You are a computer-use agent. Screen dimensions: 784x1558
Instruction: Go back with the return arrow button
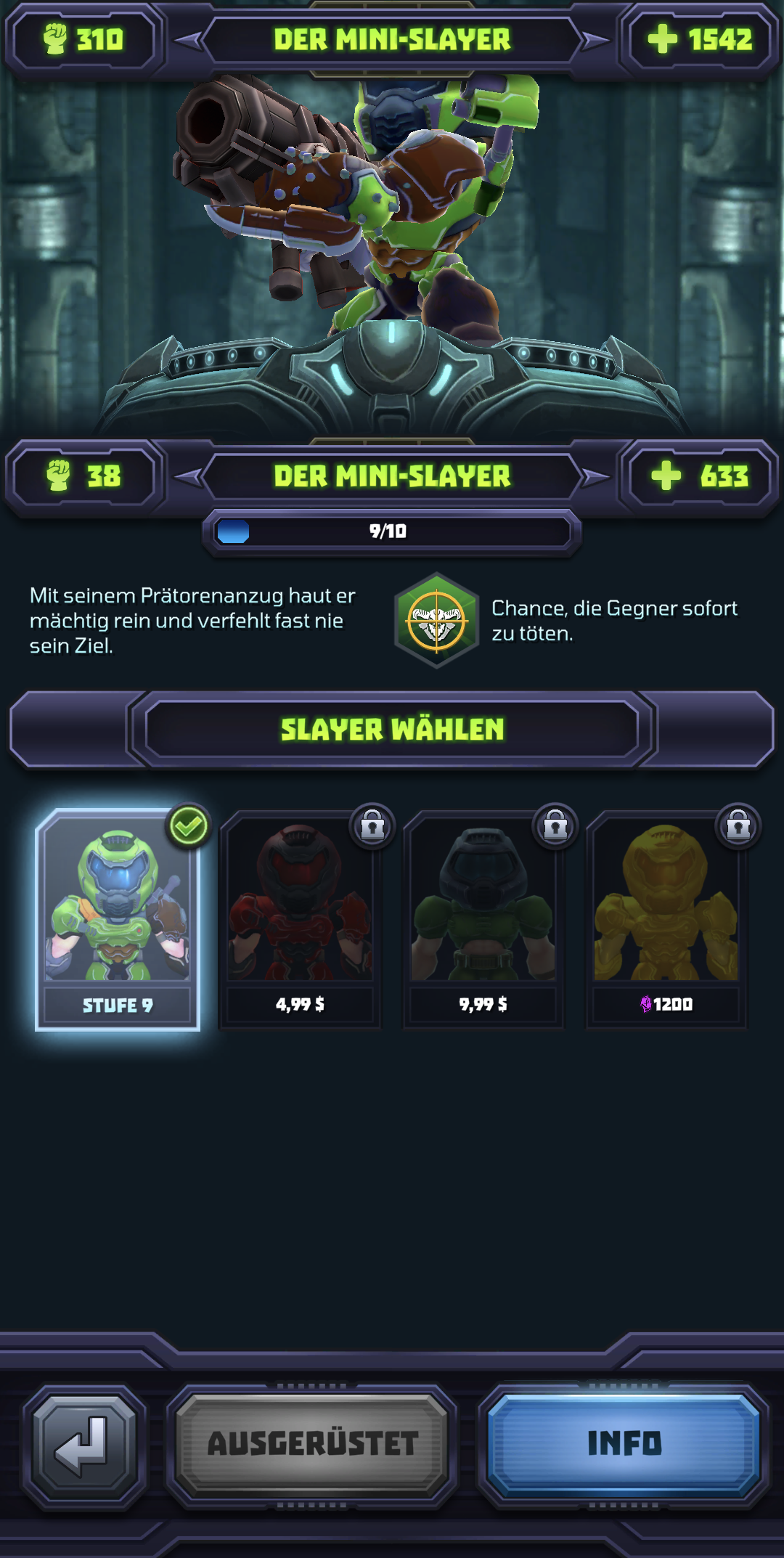click(83, 1445)
